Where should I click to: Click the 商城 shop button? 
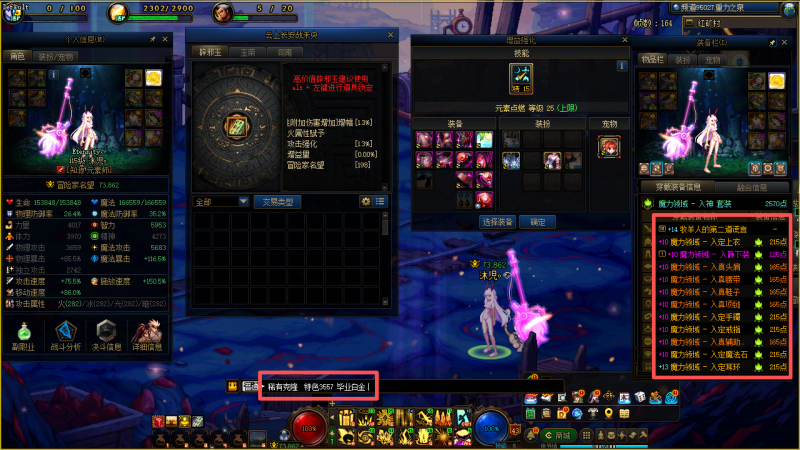(x=563, y=436)
